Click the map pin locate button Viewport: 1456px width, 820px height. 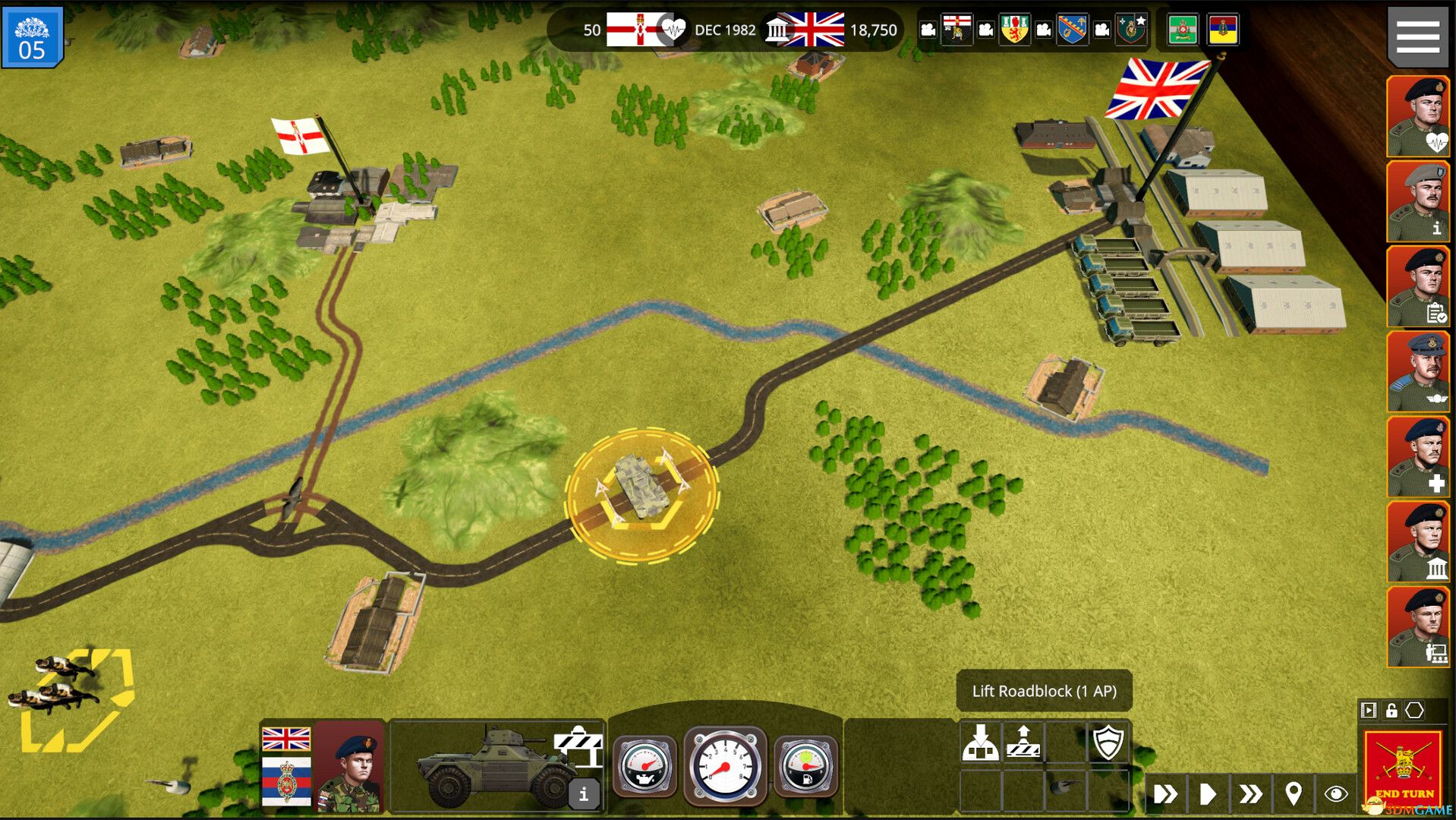tap(1293, 794)
